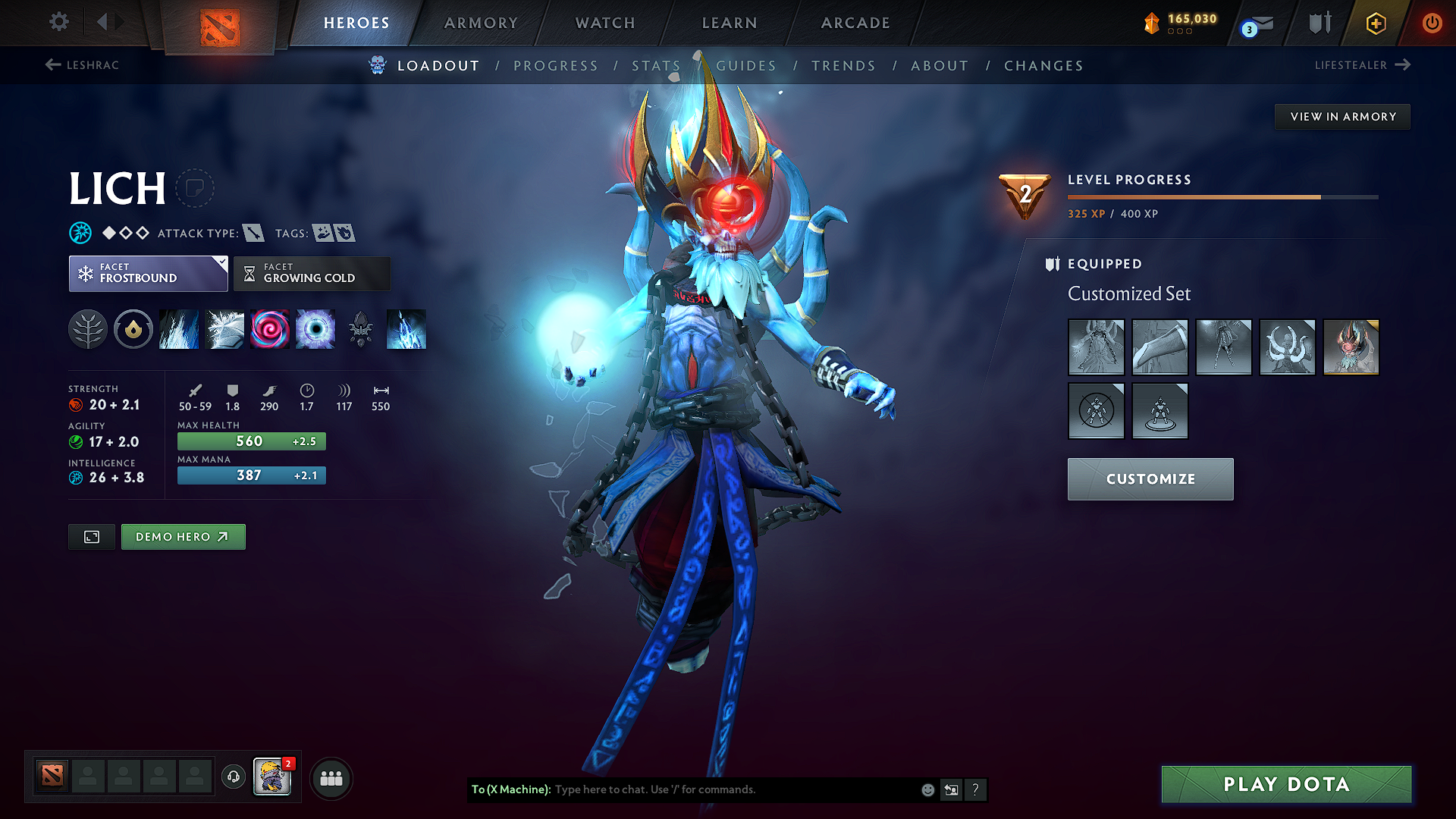This screenshot has height=819, width=1456.
Task: Open the GUIDES section for Lich
Action: [x=746, y=66]
